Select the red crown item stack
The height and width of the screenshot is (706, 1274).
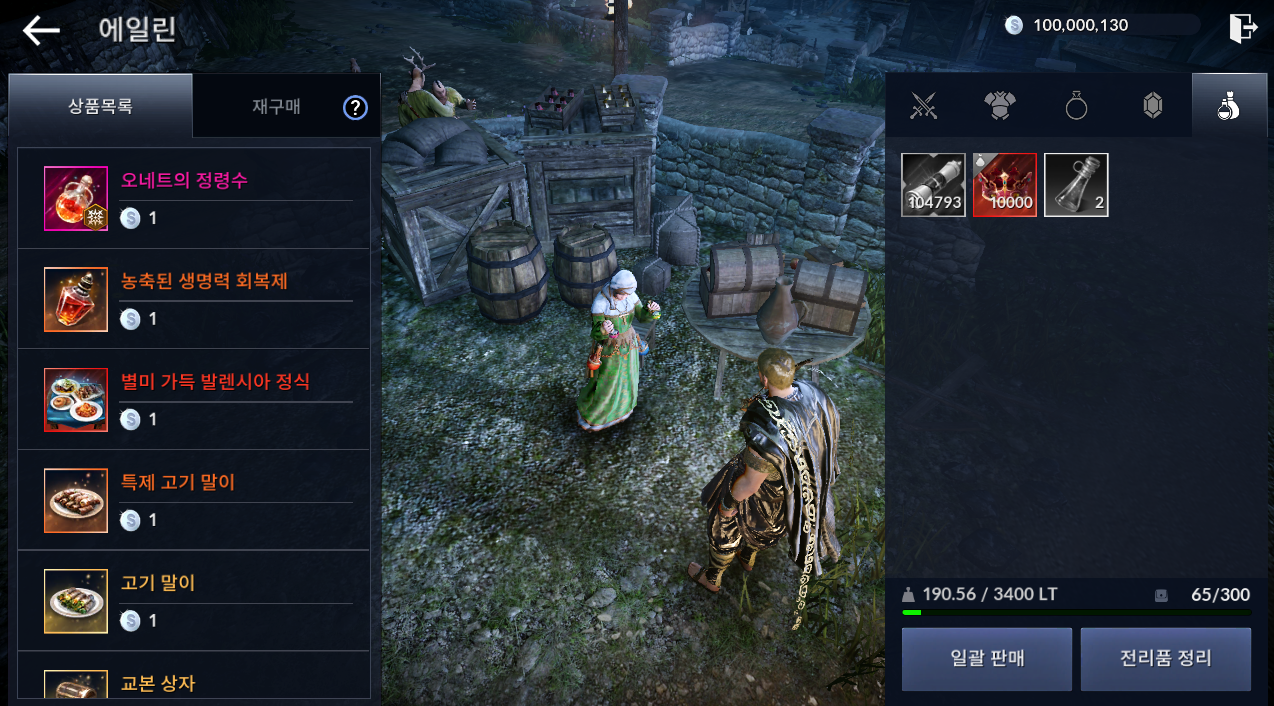tap(1005, 185)
